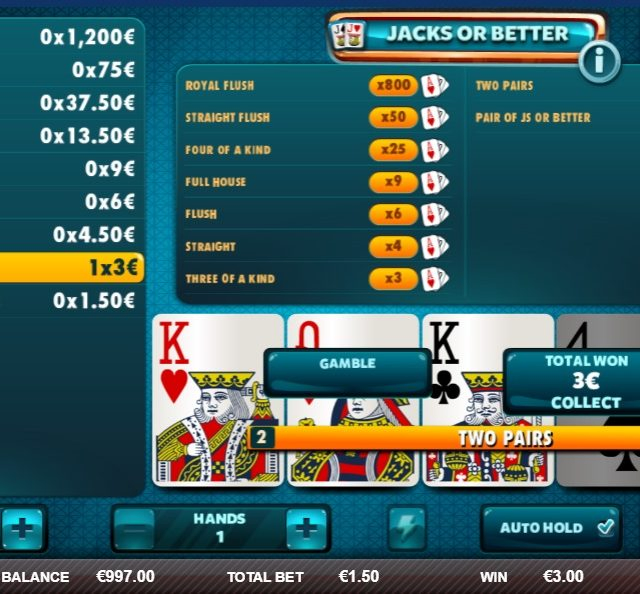Toggle the Auto Hold checkbox
Viewport: 640px width, 594px height.
click(x=606, y=527)
